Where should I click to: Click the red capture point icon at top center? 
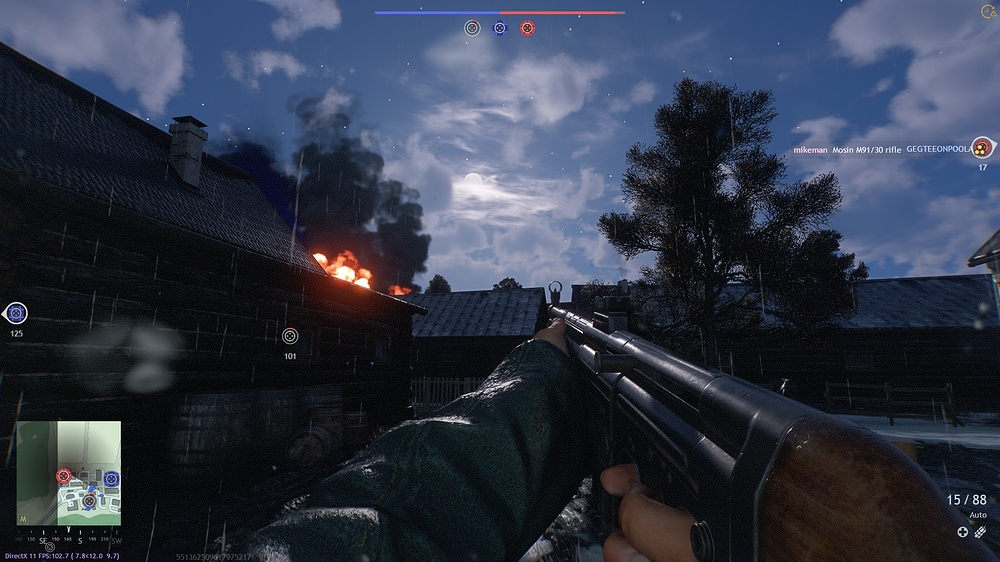(527, 28)
